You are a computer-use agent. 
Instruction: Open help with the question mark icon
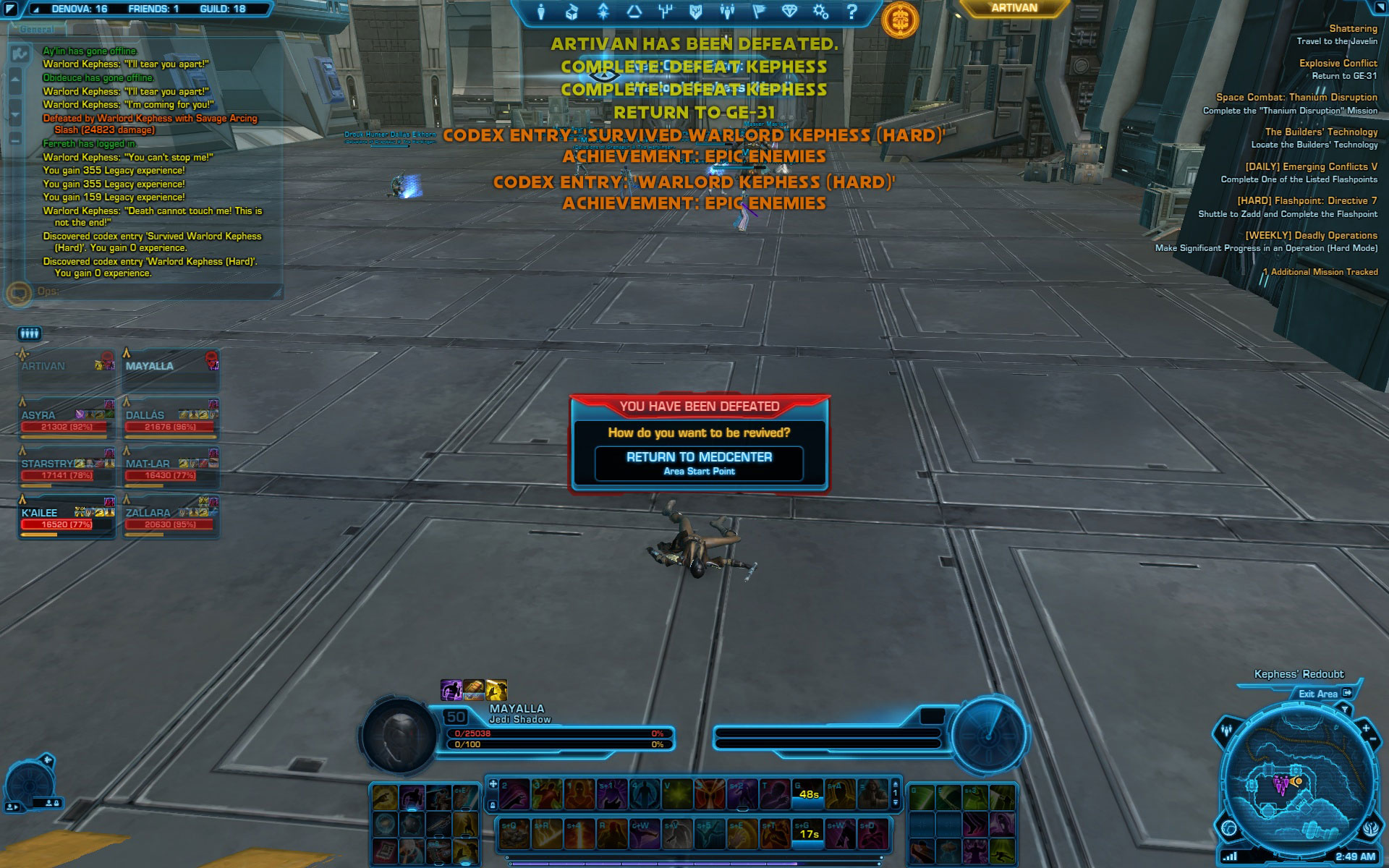(x=851, y=12)
